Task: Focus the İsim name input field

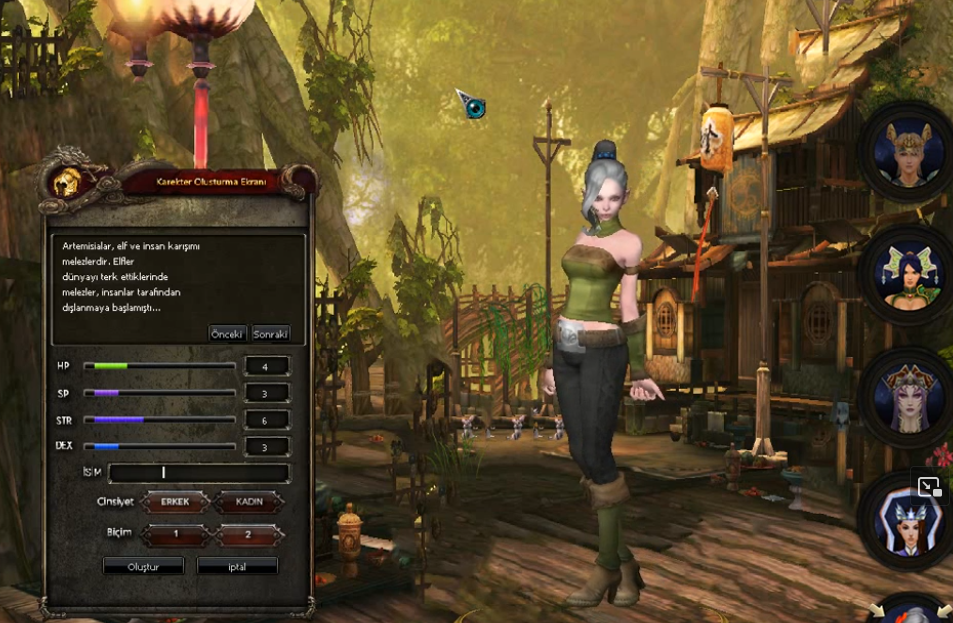Action: 199,473
